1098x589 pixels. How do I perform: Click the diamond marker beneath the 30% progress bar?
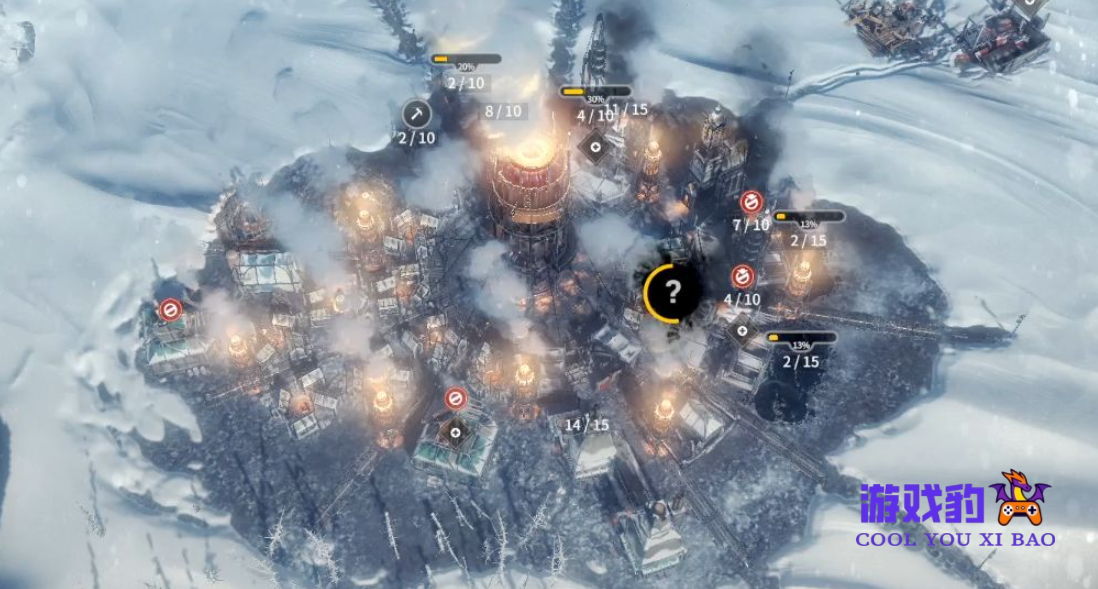pos(596,146)
